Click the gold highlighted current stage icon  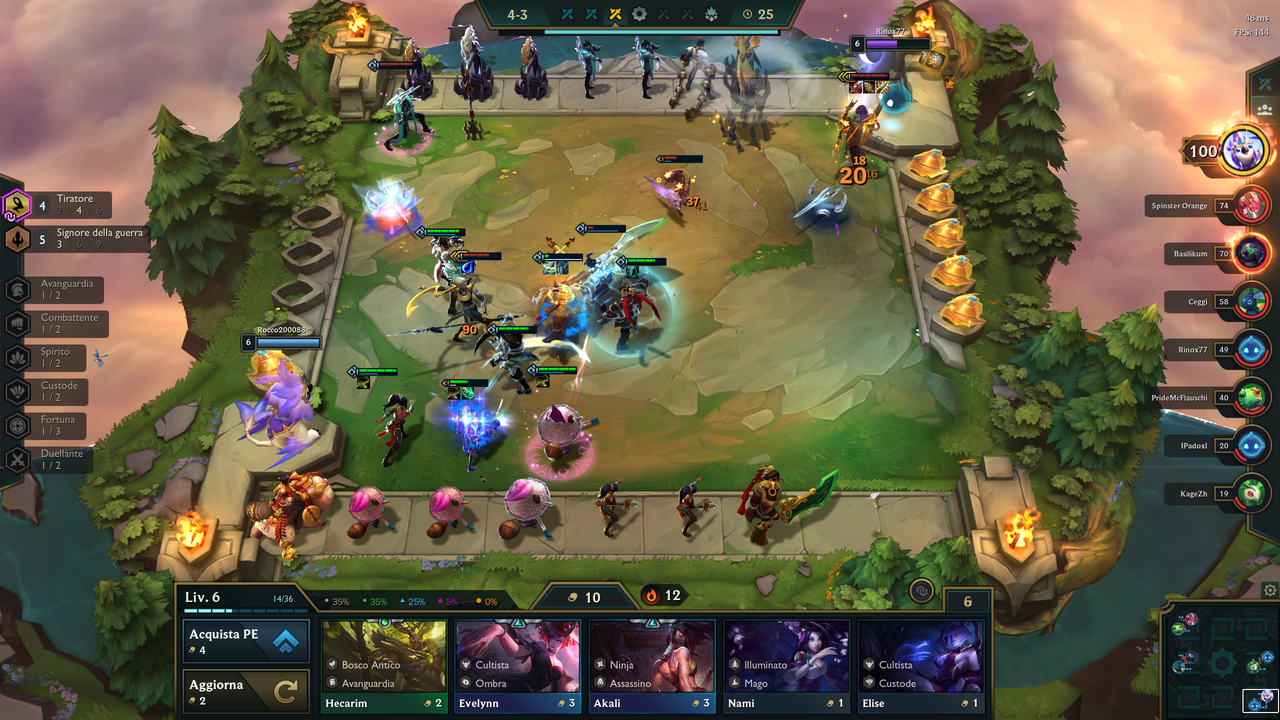tap(615, 14)
